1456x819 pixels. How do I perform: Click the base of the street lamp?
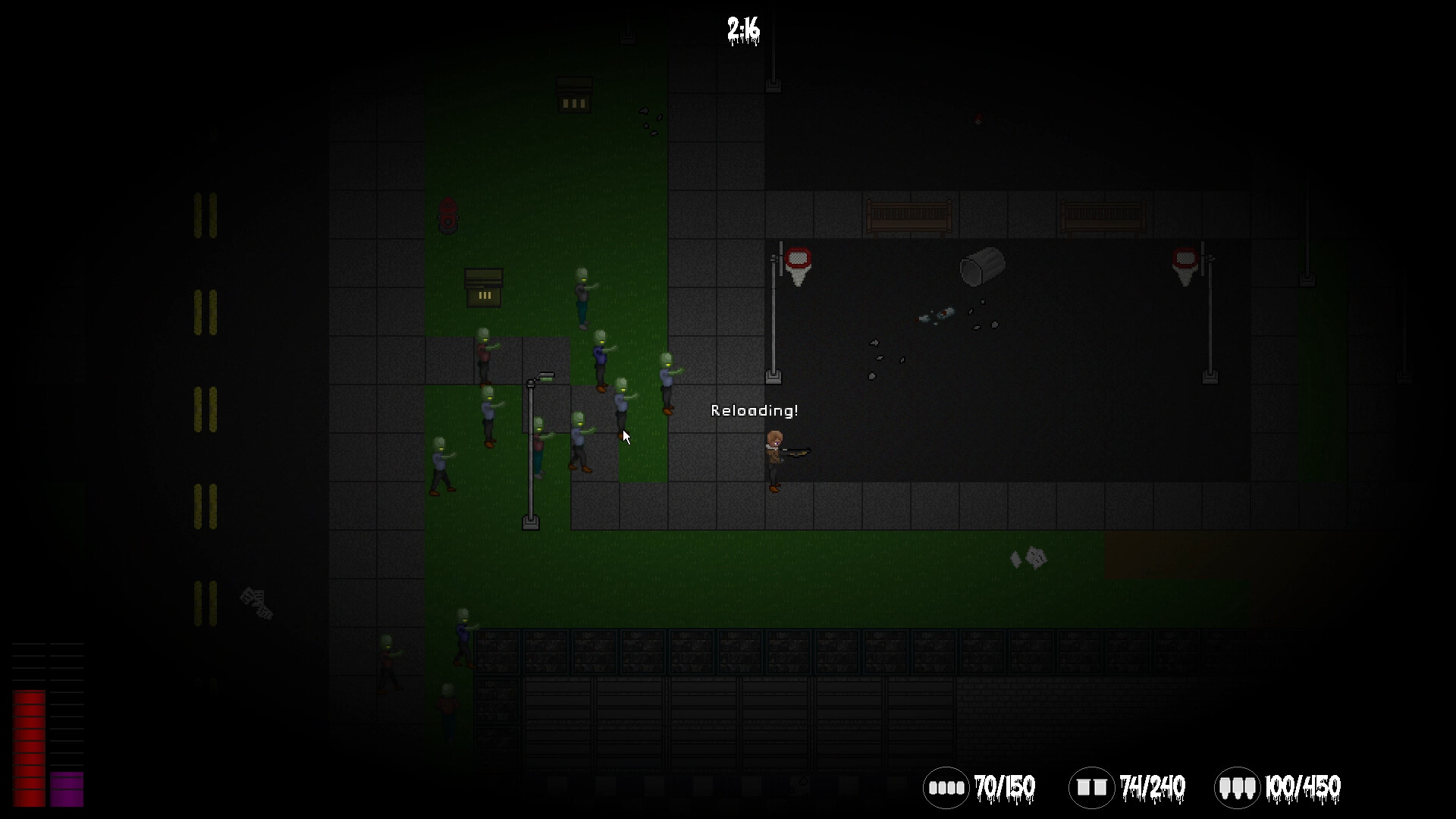coord(530,522)
